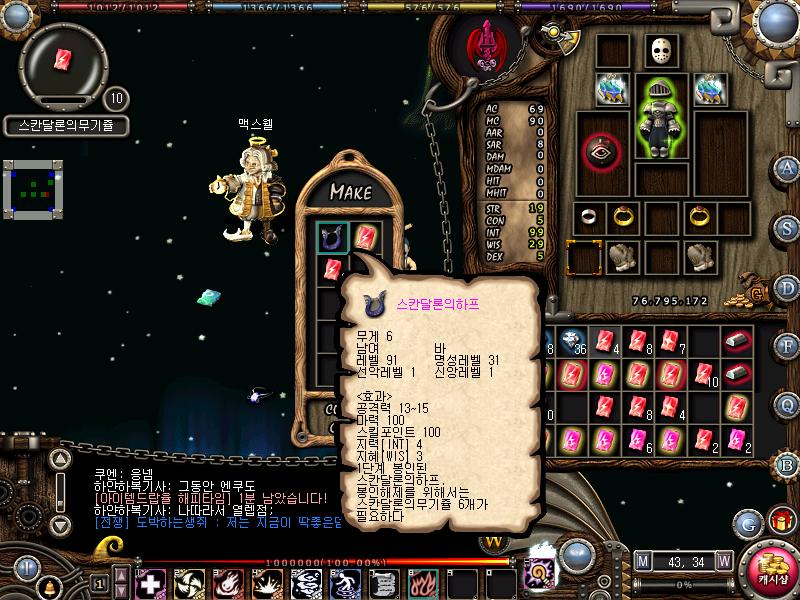This screenshot has width=800, height=600.
Task: Click the W button beside coordinates
Action: (723, 560)
